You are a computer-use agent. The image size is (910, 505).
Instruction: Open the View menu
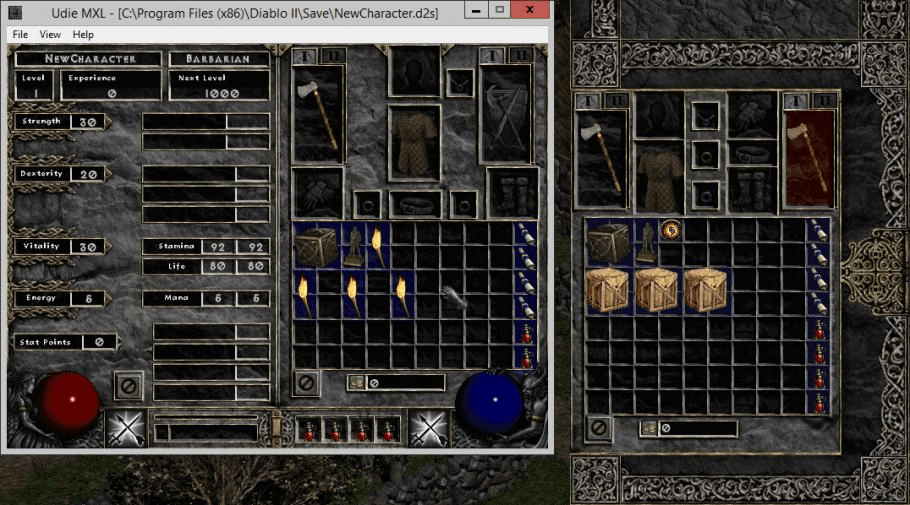[50, 34]
